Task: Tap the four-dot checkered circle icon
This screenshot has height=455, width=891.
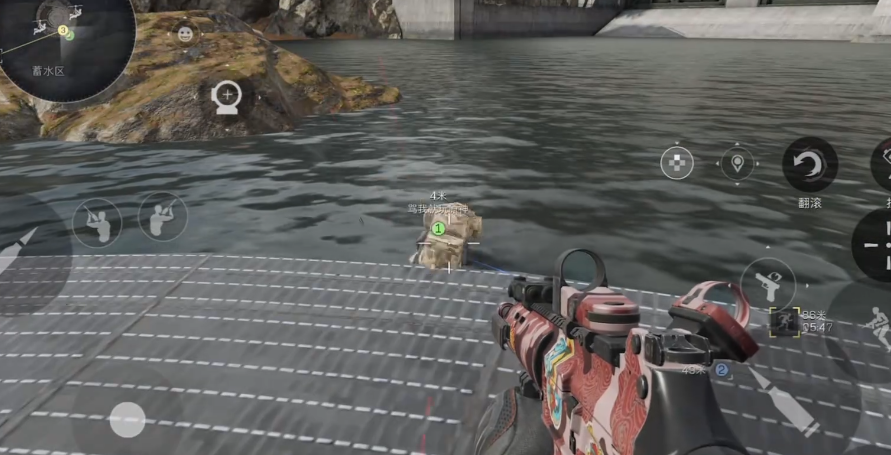Action: [x=677, y=163]
